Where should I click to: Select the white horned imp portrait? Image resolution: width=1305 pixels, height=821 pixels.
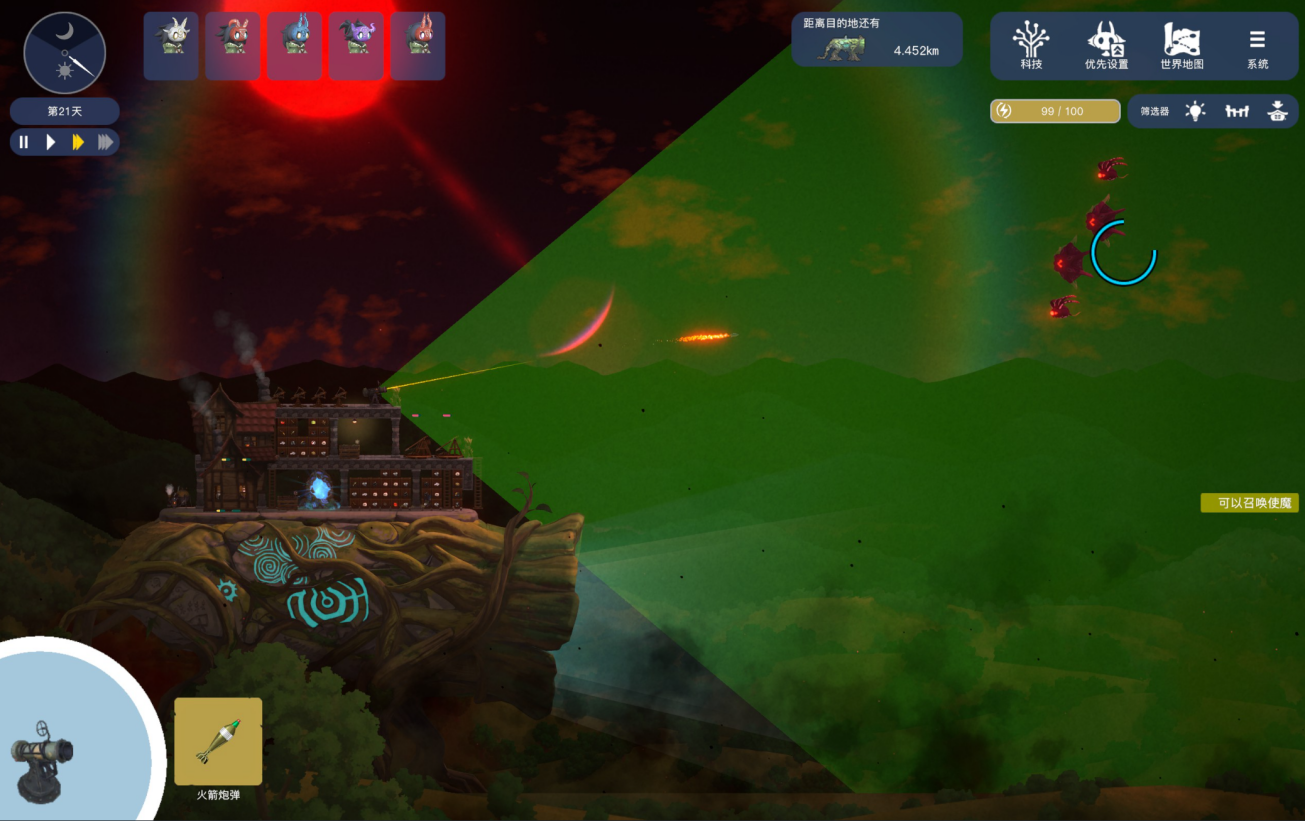click(x=171, y=46)
